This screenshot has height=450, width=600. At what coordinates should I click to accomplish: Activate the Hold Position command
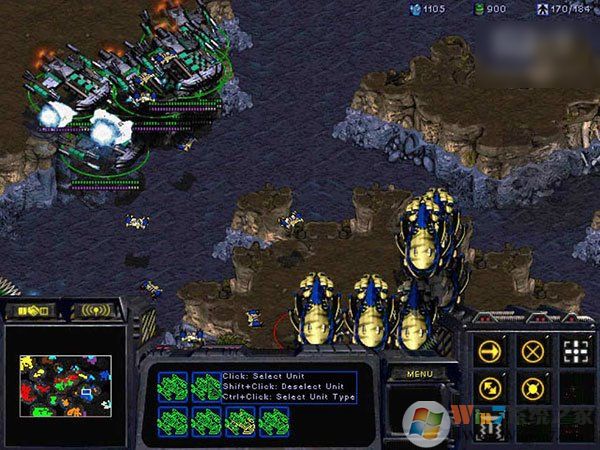point(533,387)
